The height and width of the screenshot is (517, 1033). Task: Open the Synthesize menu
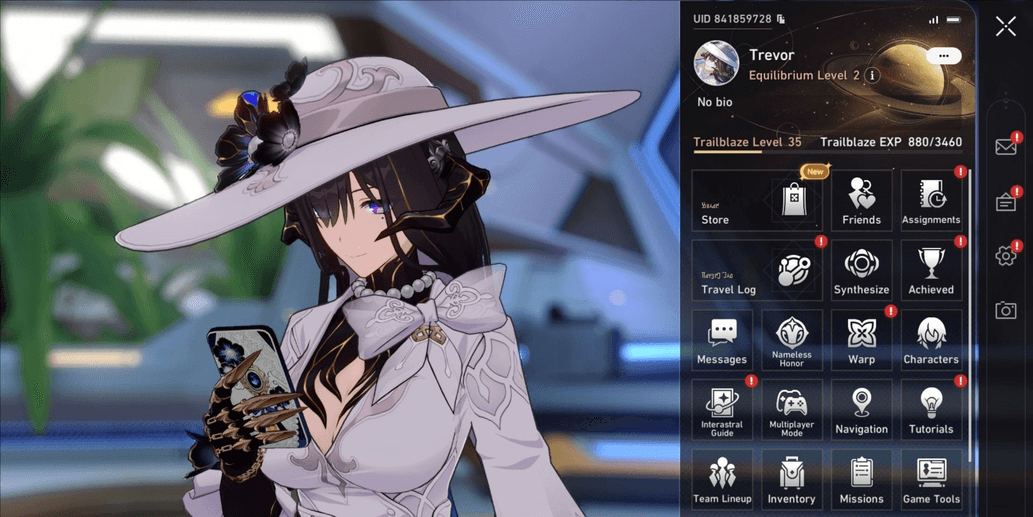(861, 271)
